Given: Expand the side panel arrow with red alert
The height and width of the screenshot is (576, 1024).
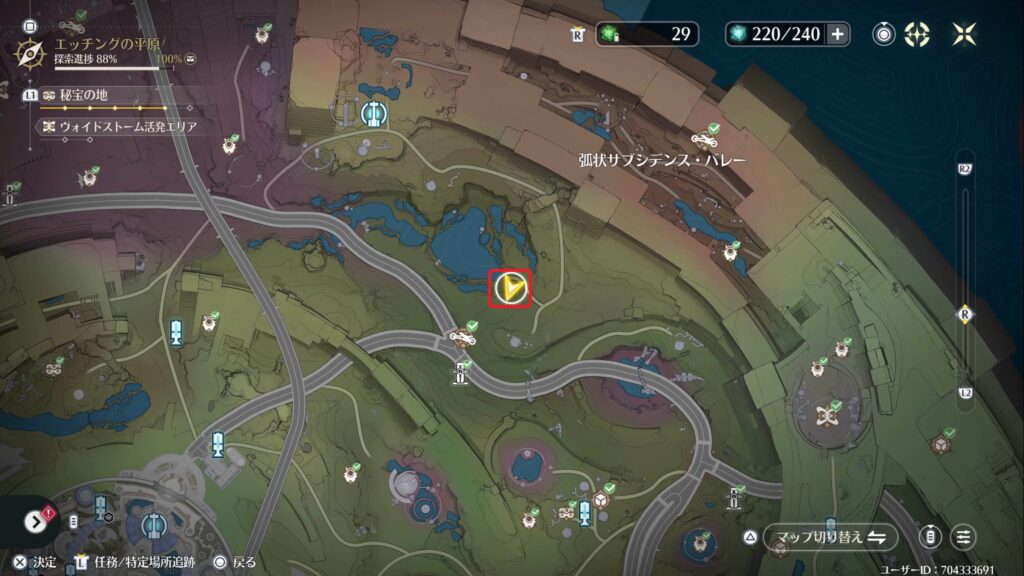Looking at the screenshot, I should pos(36,521).
